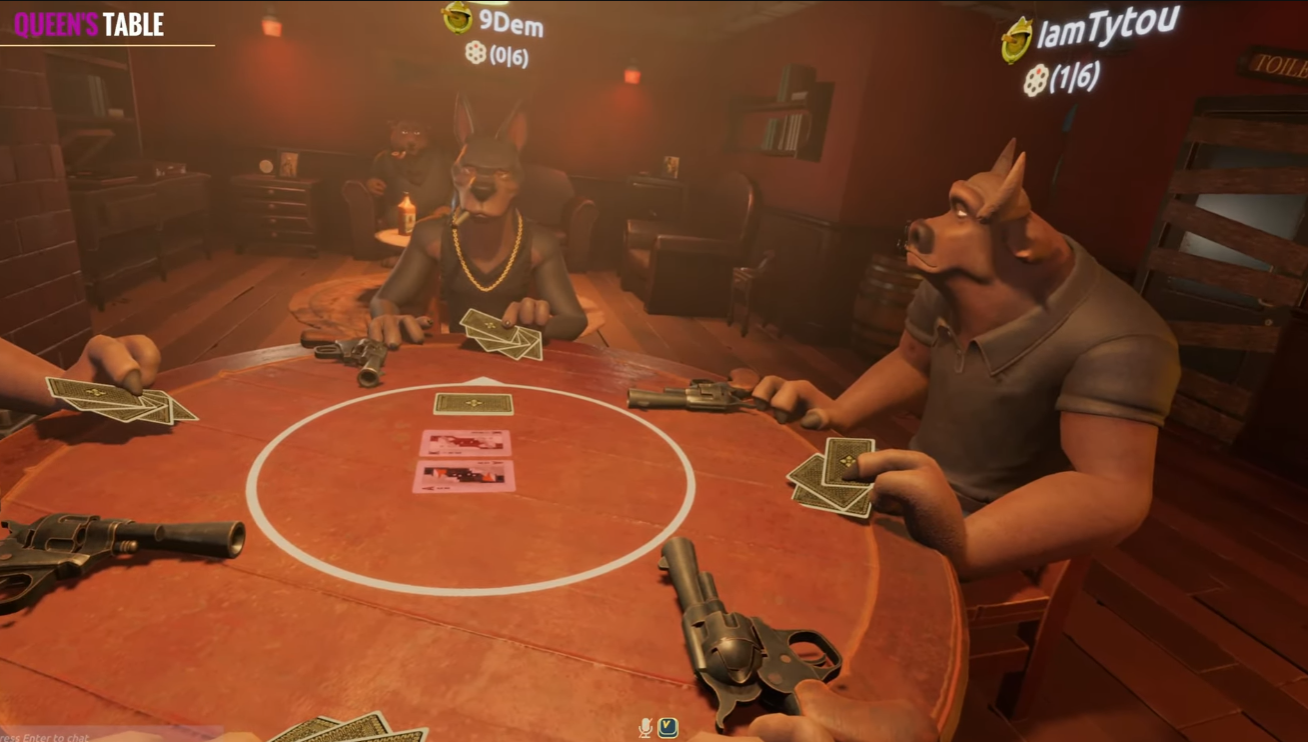
Task: Select the IamTytou player name tag
Action: [1107, 28]
